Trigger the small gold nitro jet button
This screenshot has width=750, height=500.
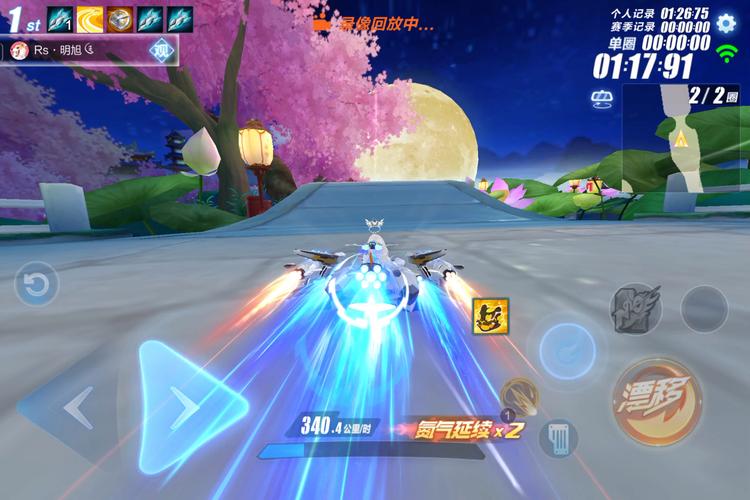518,396
